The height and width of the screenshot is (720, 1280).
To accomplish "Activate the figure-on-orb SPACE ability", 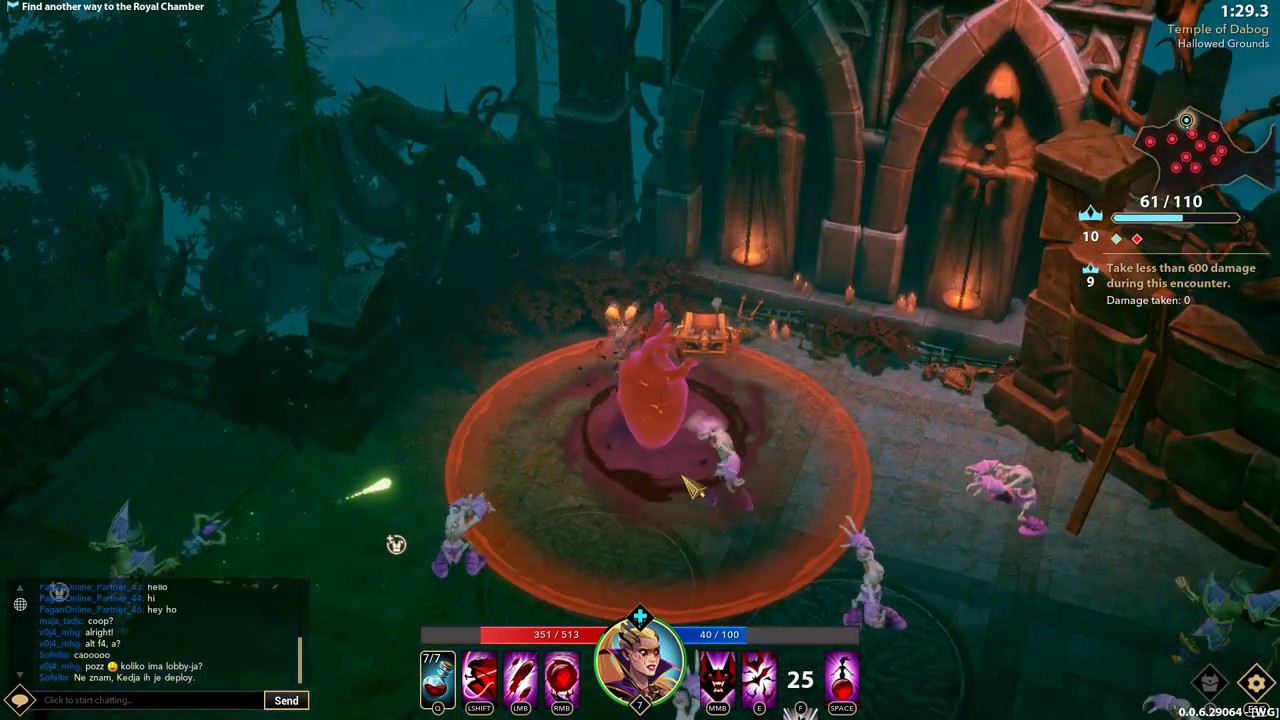I will tap(842, 678).
